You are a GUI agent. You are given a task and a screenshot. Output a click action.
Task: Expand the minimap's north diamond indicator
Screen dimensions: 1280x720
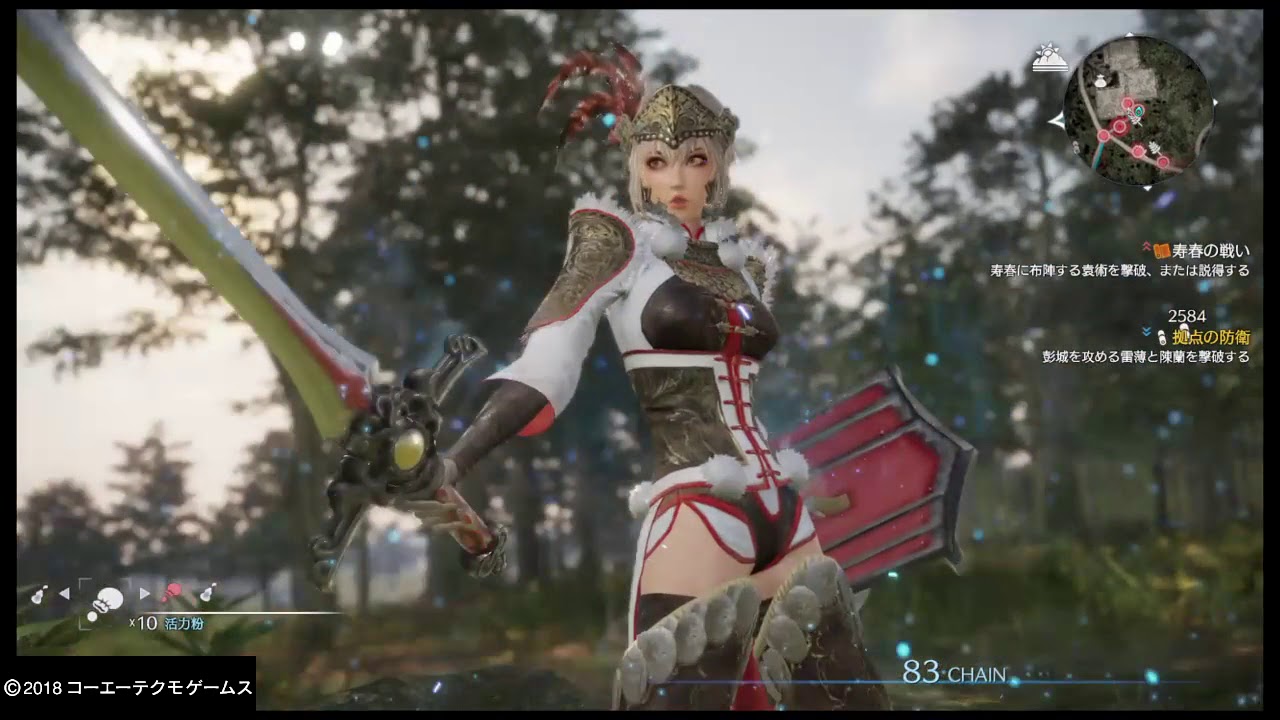point(1130,34)
